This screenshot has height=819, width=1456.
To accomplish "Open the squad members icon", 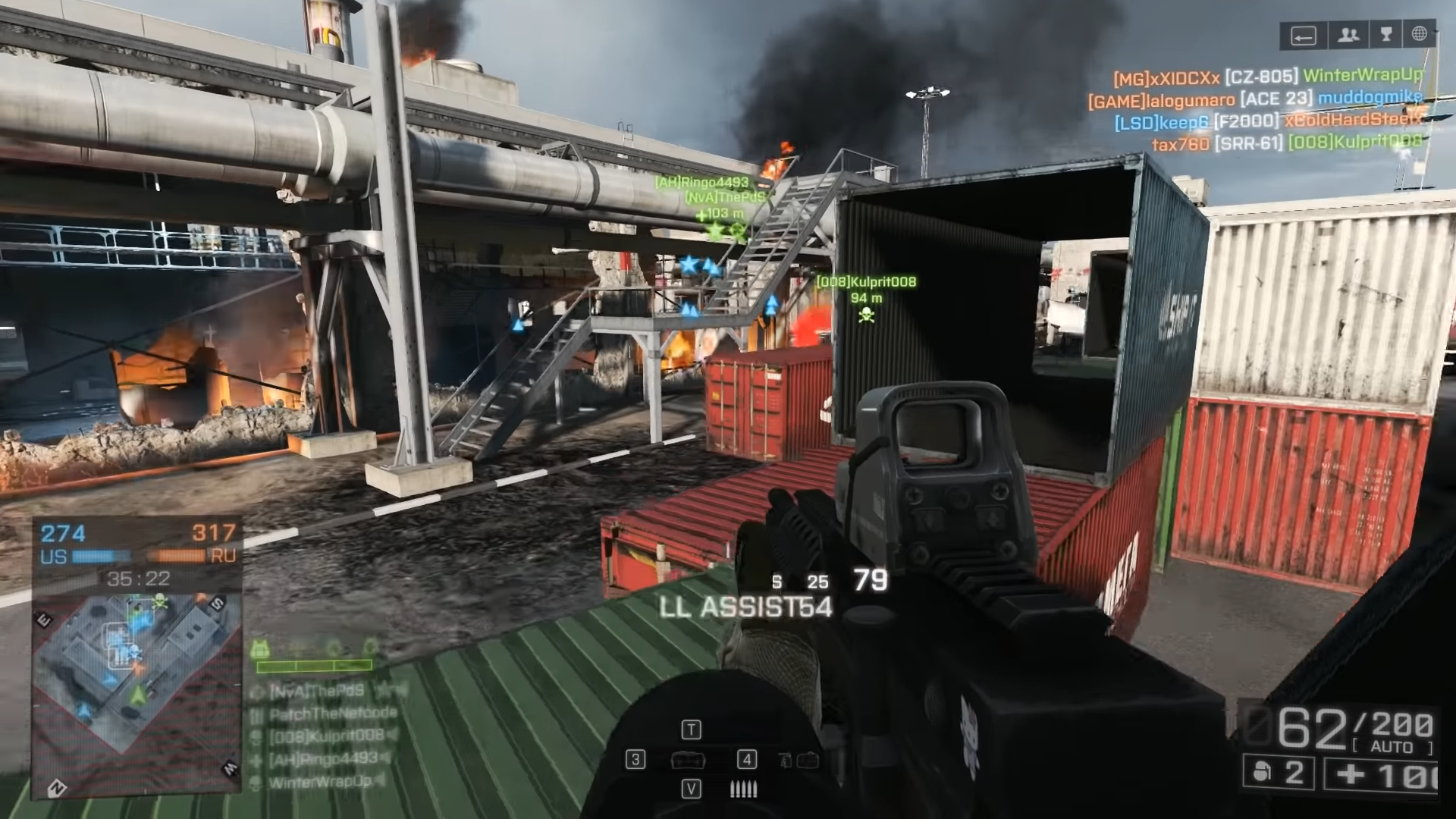I will (x=1349, y=35).
